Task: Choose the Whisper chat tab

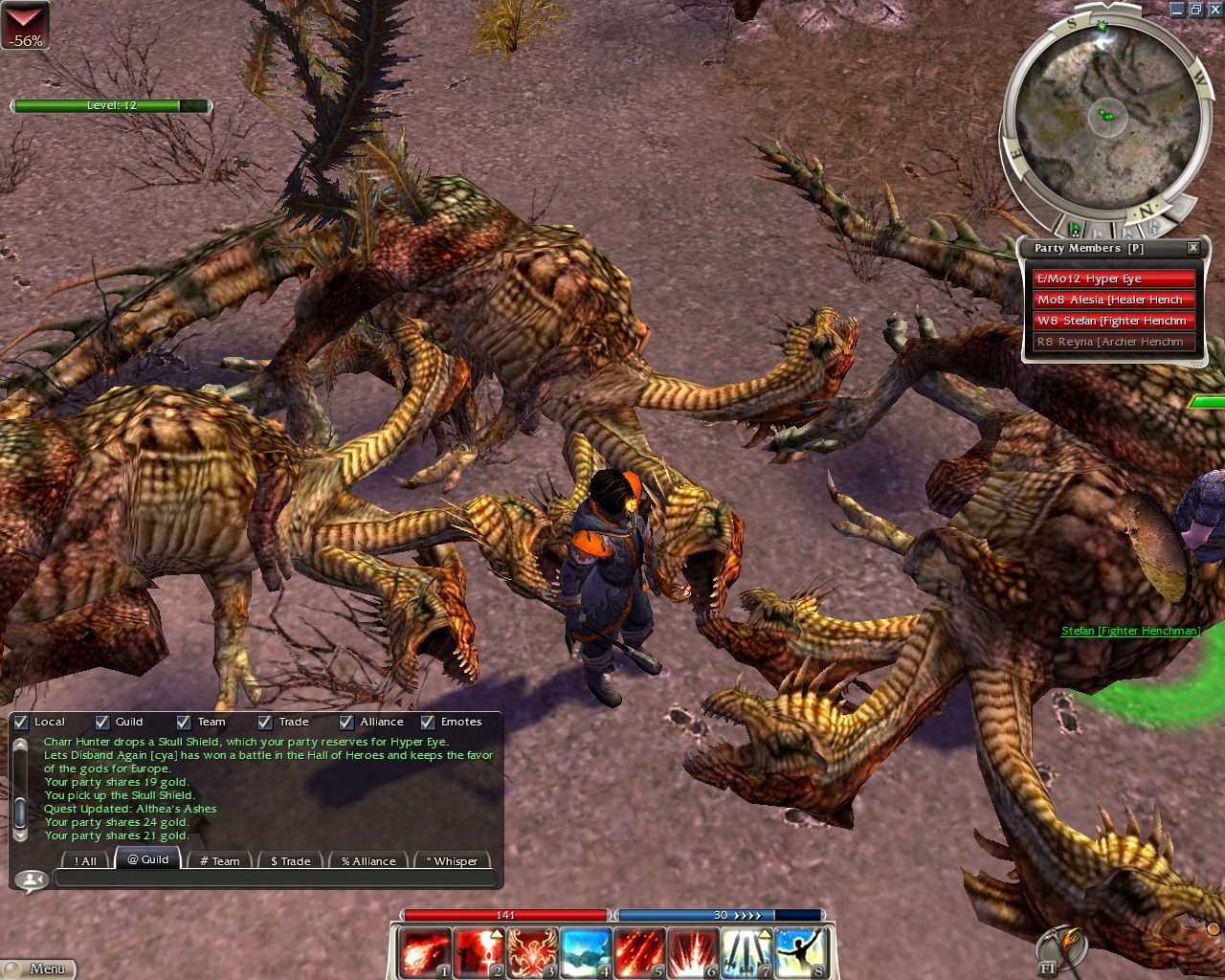Action: tap(453, 861)
